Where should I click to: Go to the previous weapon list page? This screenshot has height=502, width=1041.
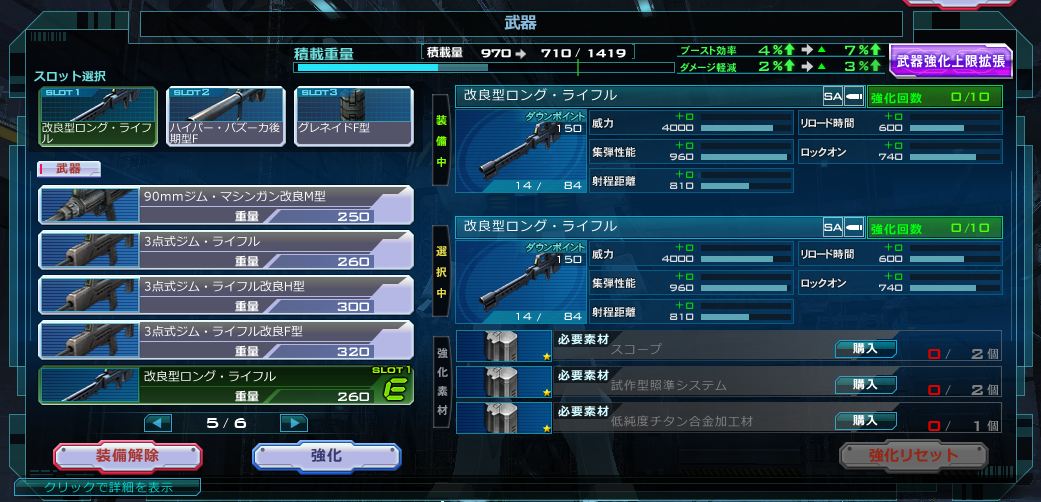coord(158,423)
